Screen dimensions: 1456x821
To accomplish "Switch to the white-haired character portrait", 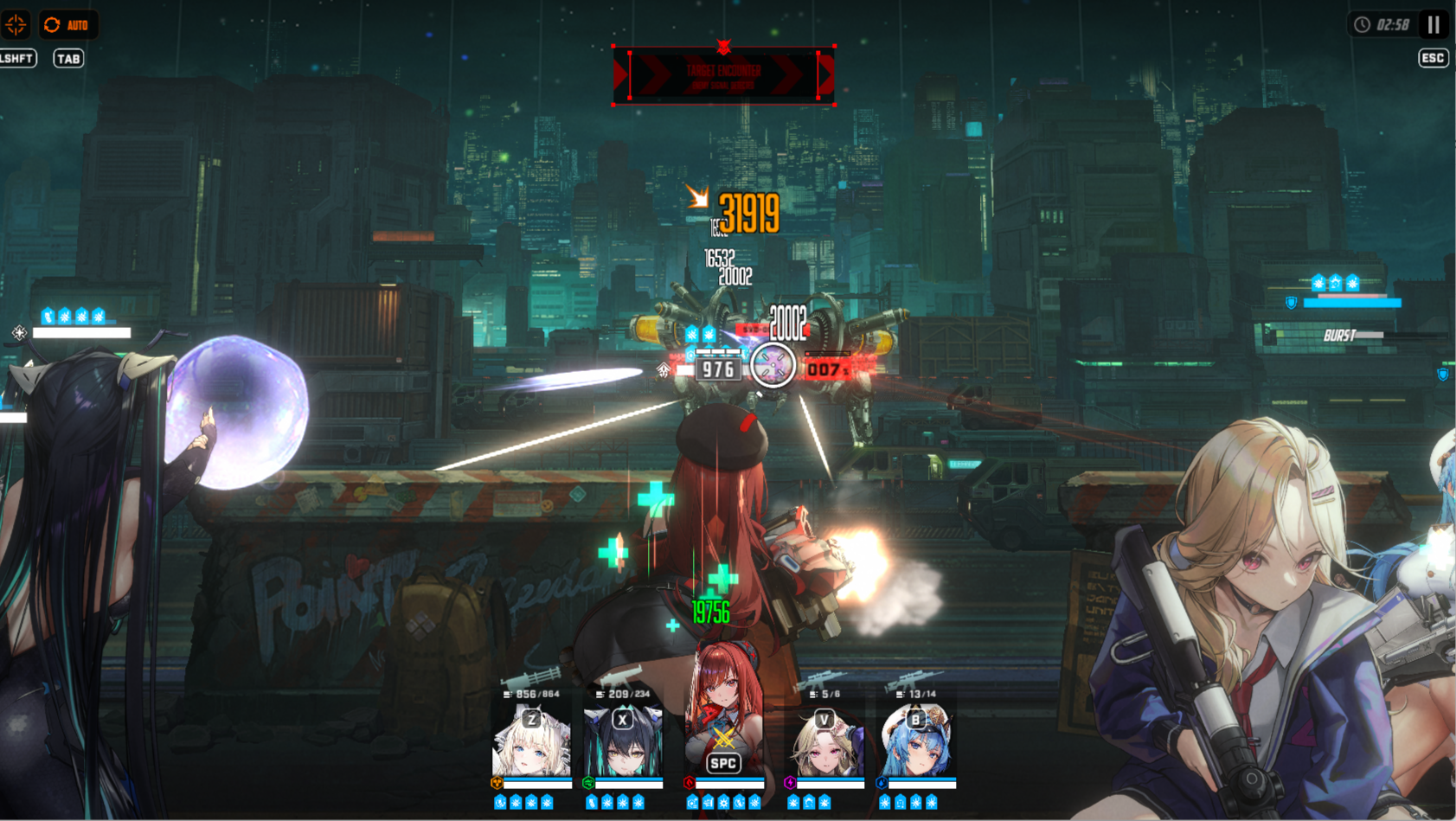I will (531, 741).
